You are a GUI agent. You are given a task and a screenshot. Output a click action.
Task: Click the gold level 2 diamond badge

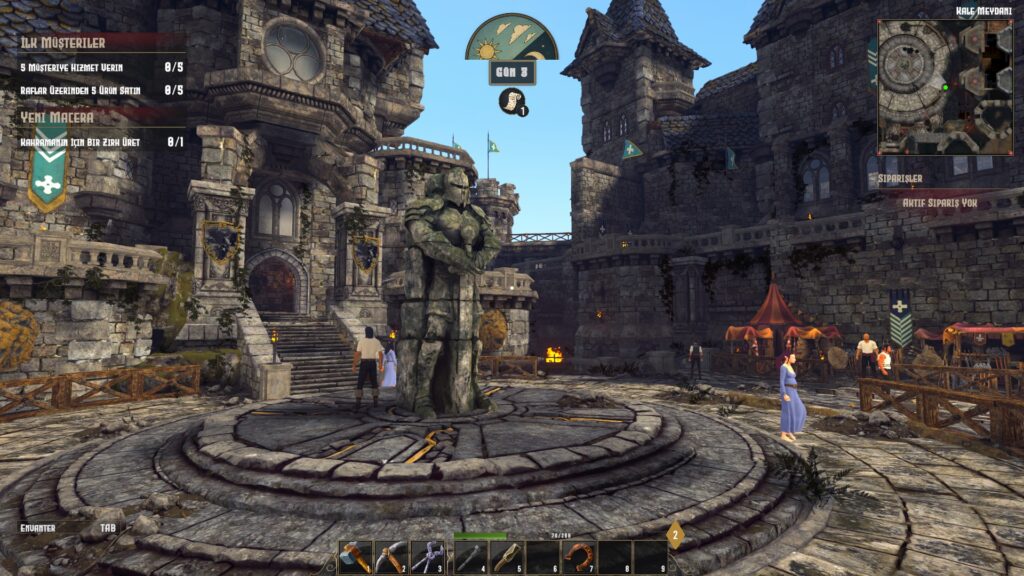pos(675,534)
